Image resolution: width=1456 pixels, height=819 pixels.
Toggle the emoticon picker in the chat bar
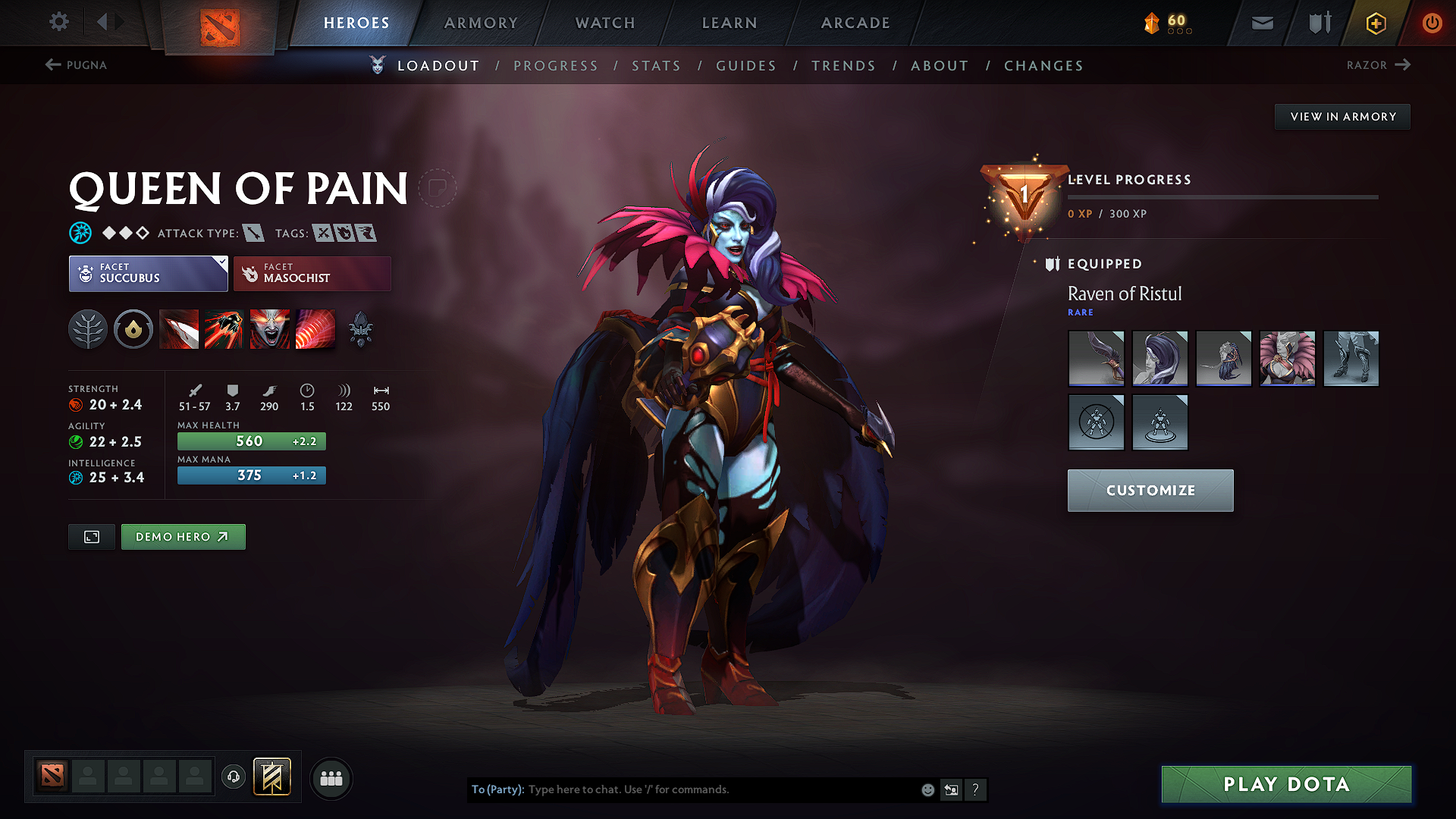tap(927, 789)
